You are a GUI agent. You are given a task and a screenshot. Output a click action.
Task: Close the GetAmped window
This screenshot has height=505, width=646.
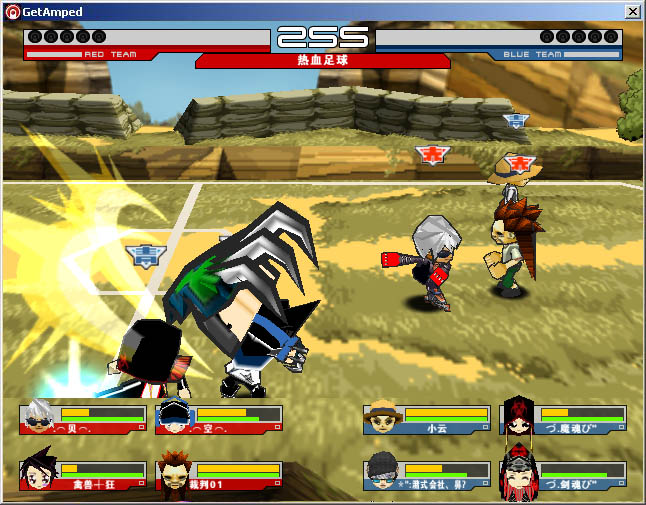click(632, 11)
